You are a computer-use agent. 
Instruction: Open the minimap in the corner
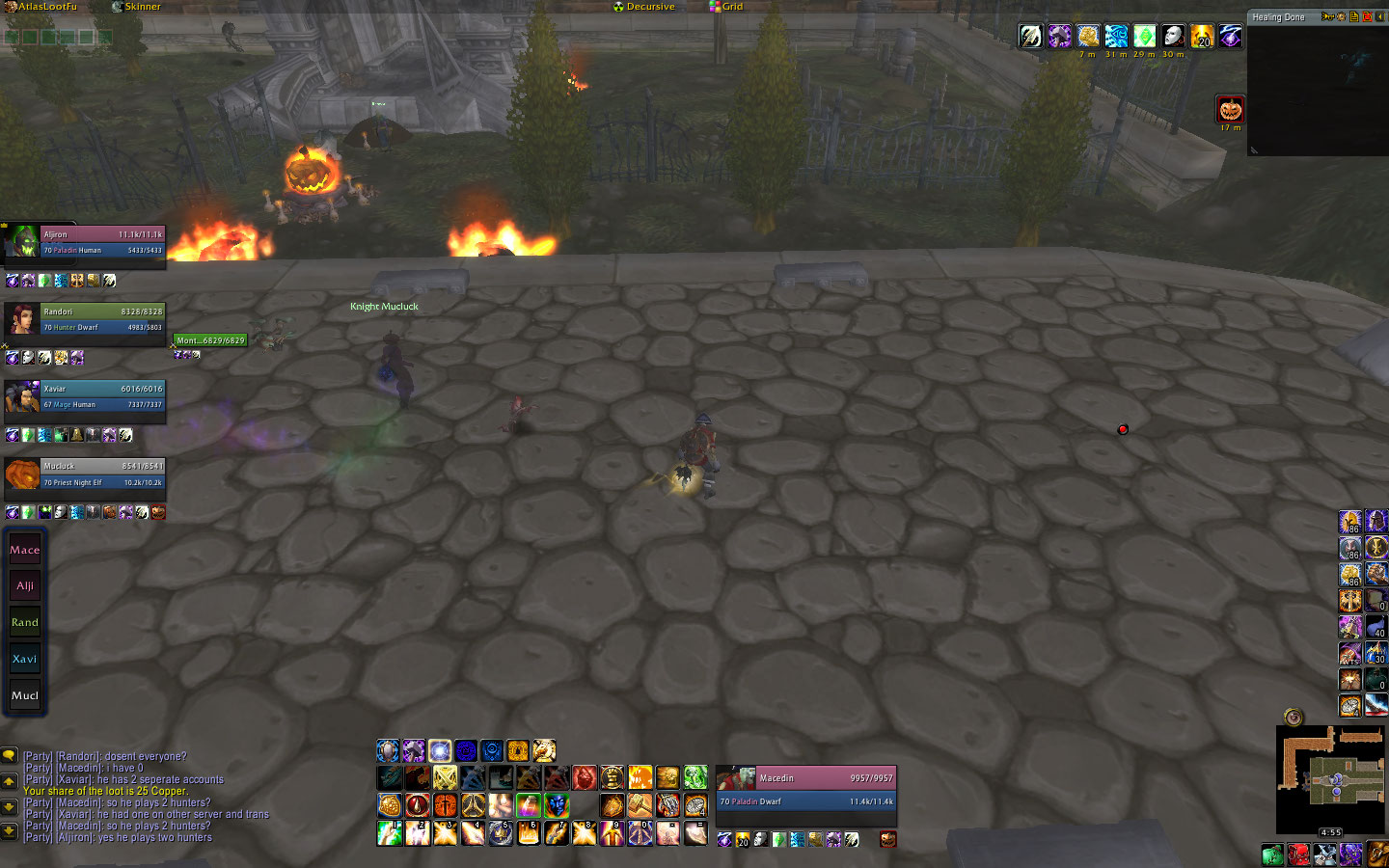coord(1330,779)
